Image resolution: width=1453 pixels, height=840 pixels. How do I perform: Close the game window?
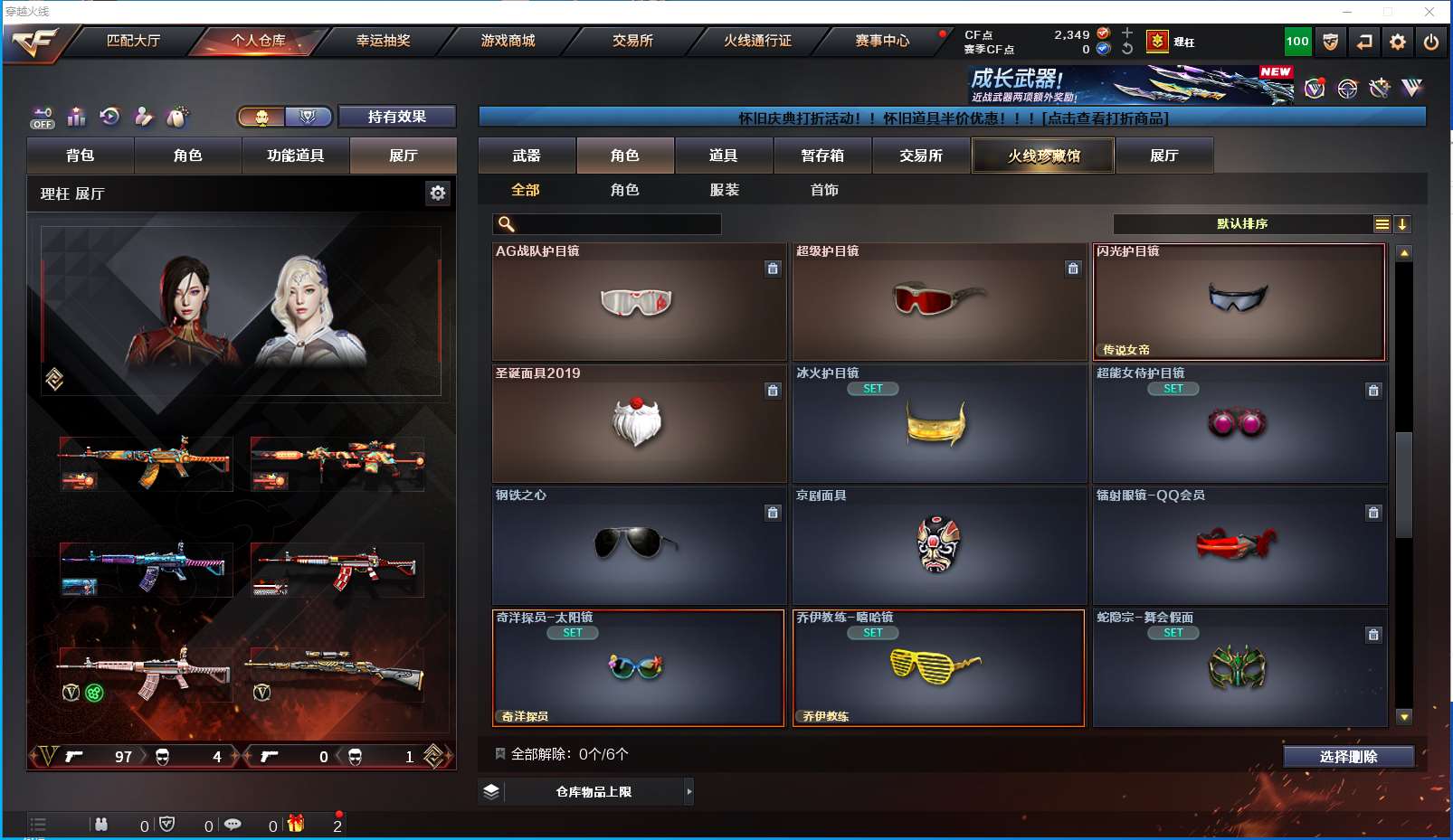(1429, 12)
